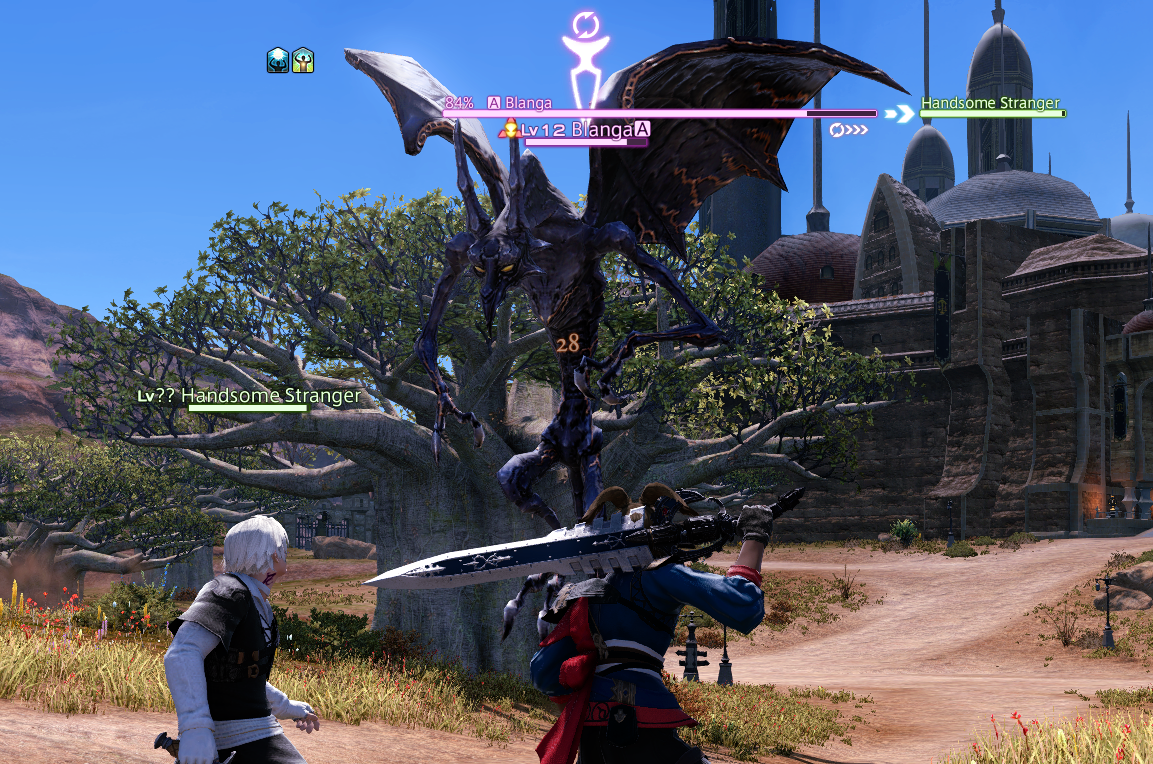Select the blue crystal status buff icon

coord(277,61)
